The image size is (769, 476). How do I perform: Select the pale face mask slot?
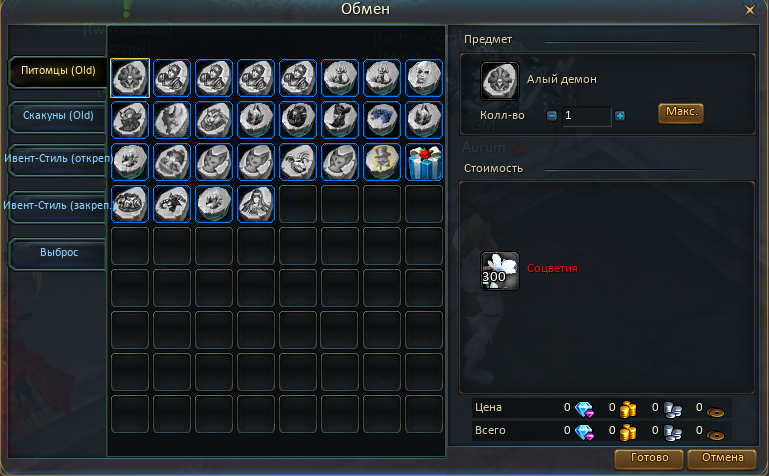click(x=424, y=77)
